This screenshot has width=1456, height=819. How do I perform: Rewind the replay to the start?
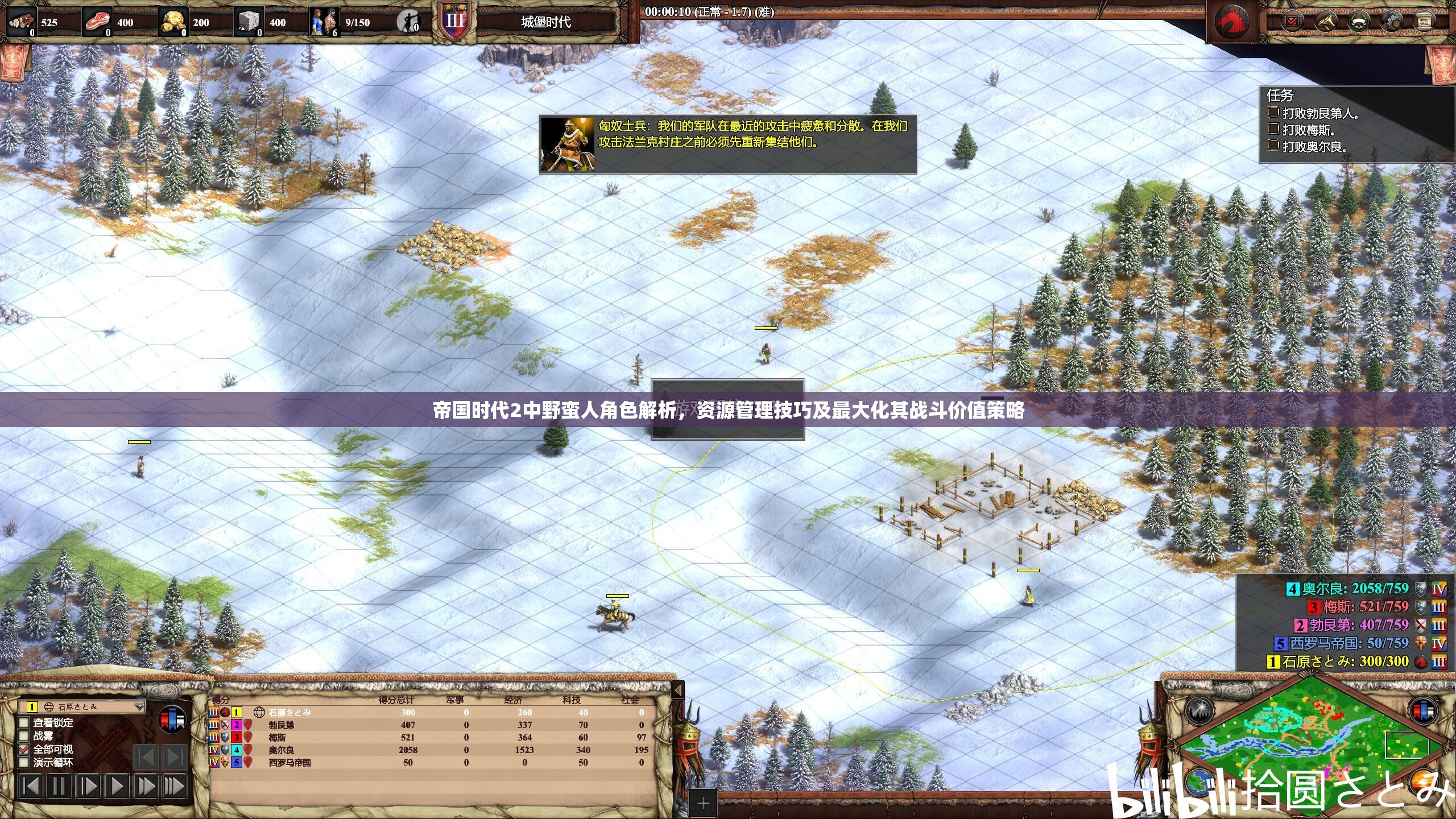[x=30, y=787]
